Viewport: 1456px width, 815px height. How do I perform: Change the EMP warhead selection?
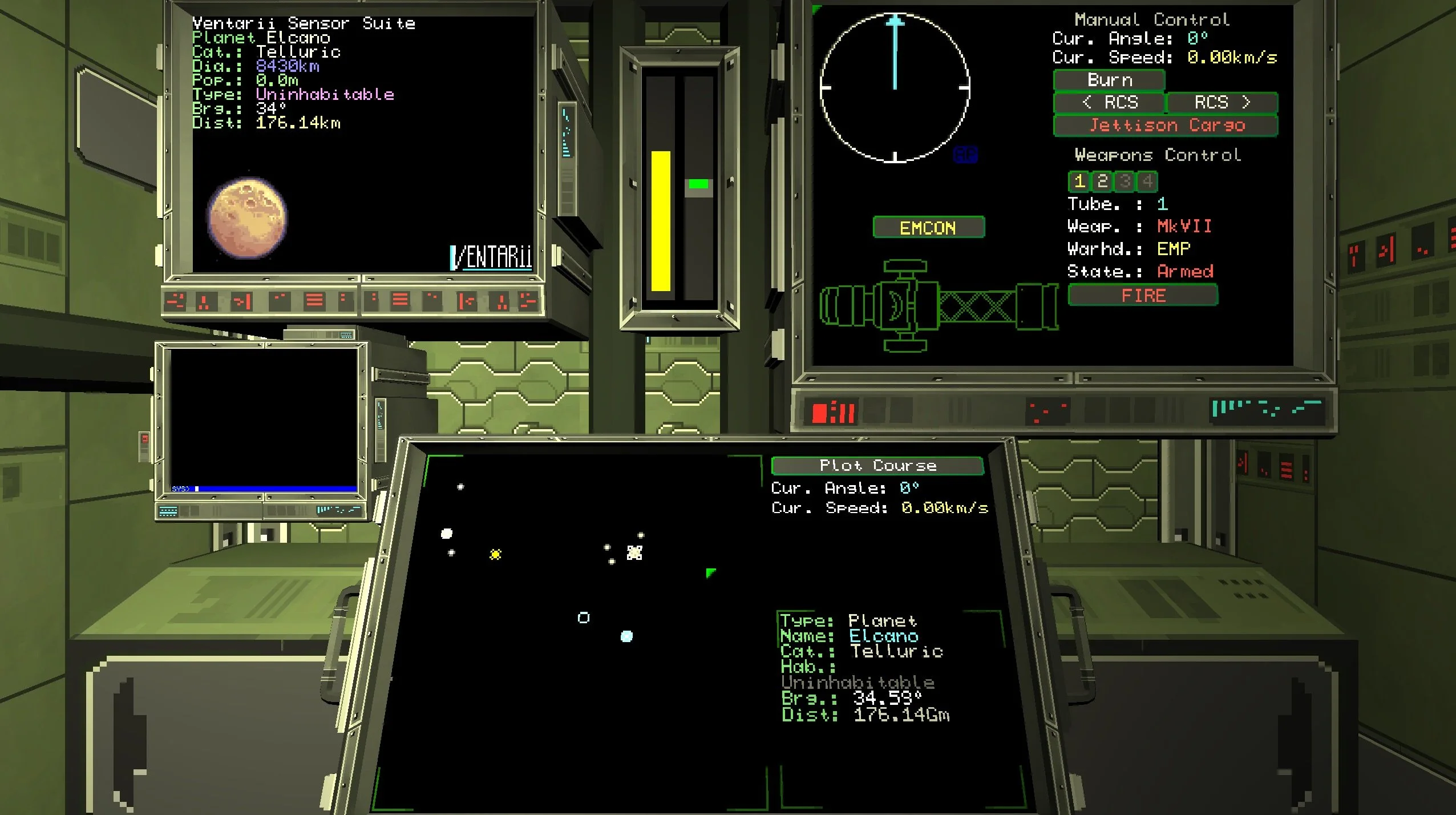(x=1172, y=248)
